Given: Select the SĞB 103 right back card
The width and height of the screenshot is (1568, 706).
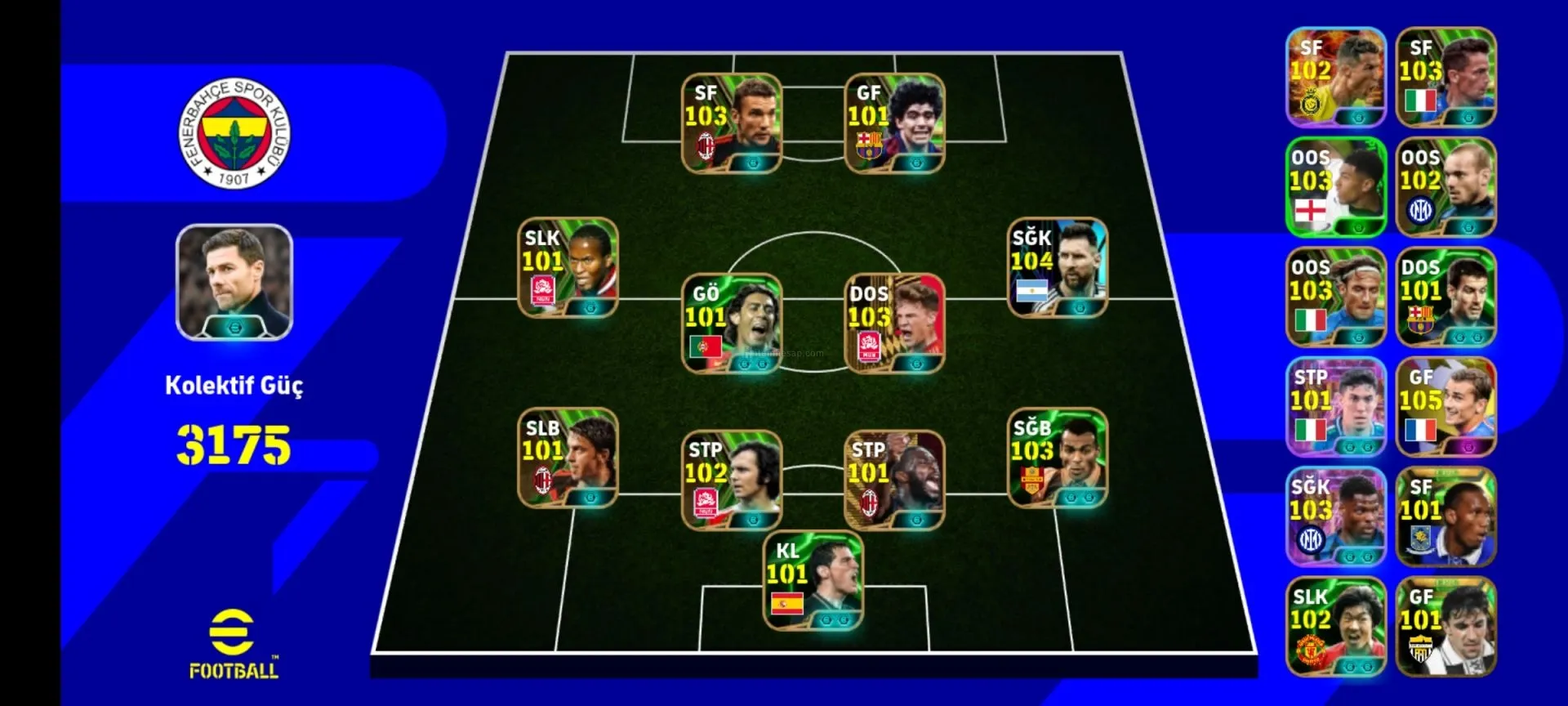Looking at the screenshot, I should tap(1057, 458).
